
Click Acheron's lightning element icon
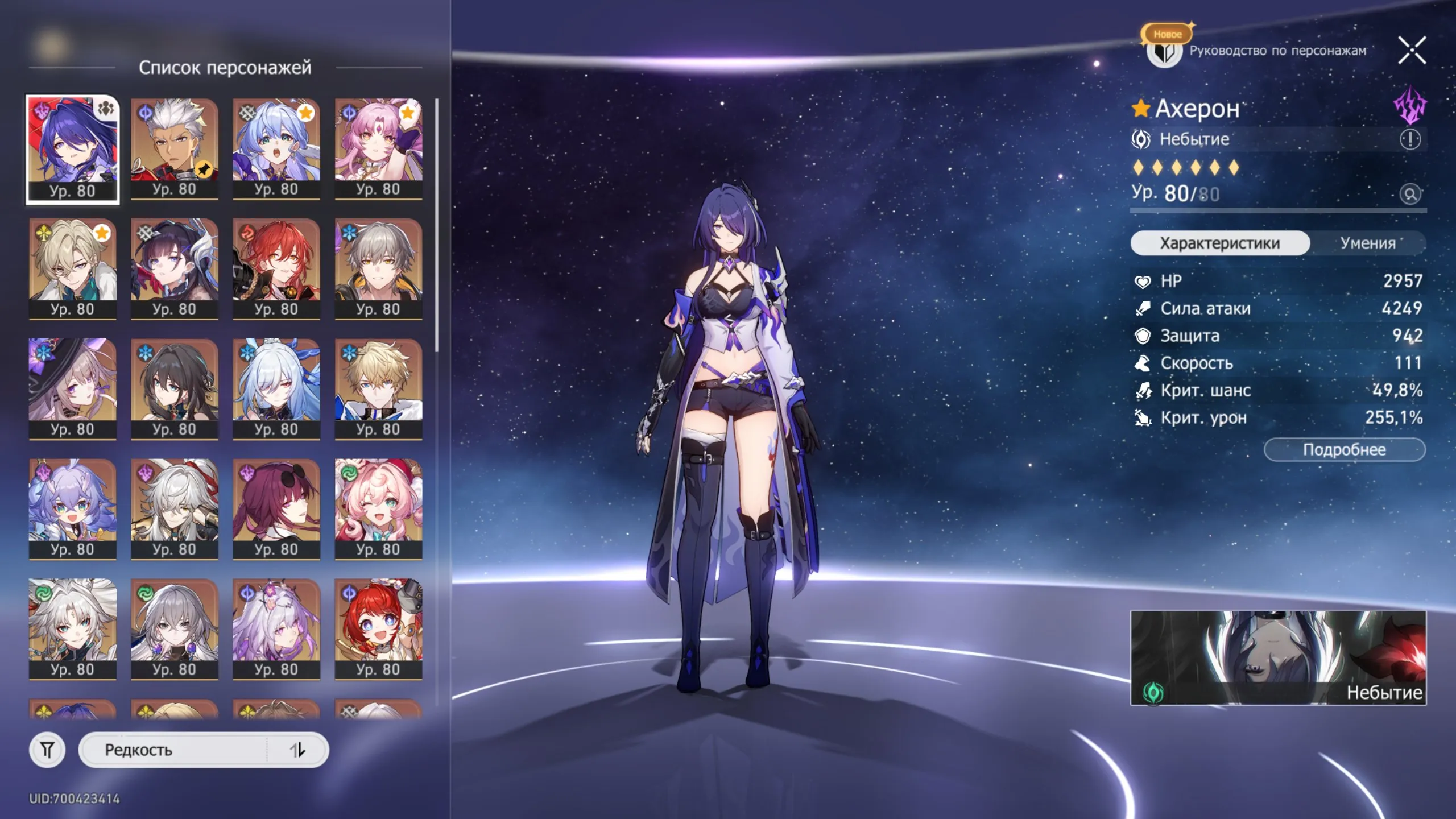click(1409, 106)
